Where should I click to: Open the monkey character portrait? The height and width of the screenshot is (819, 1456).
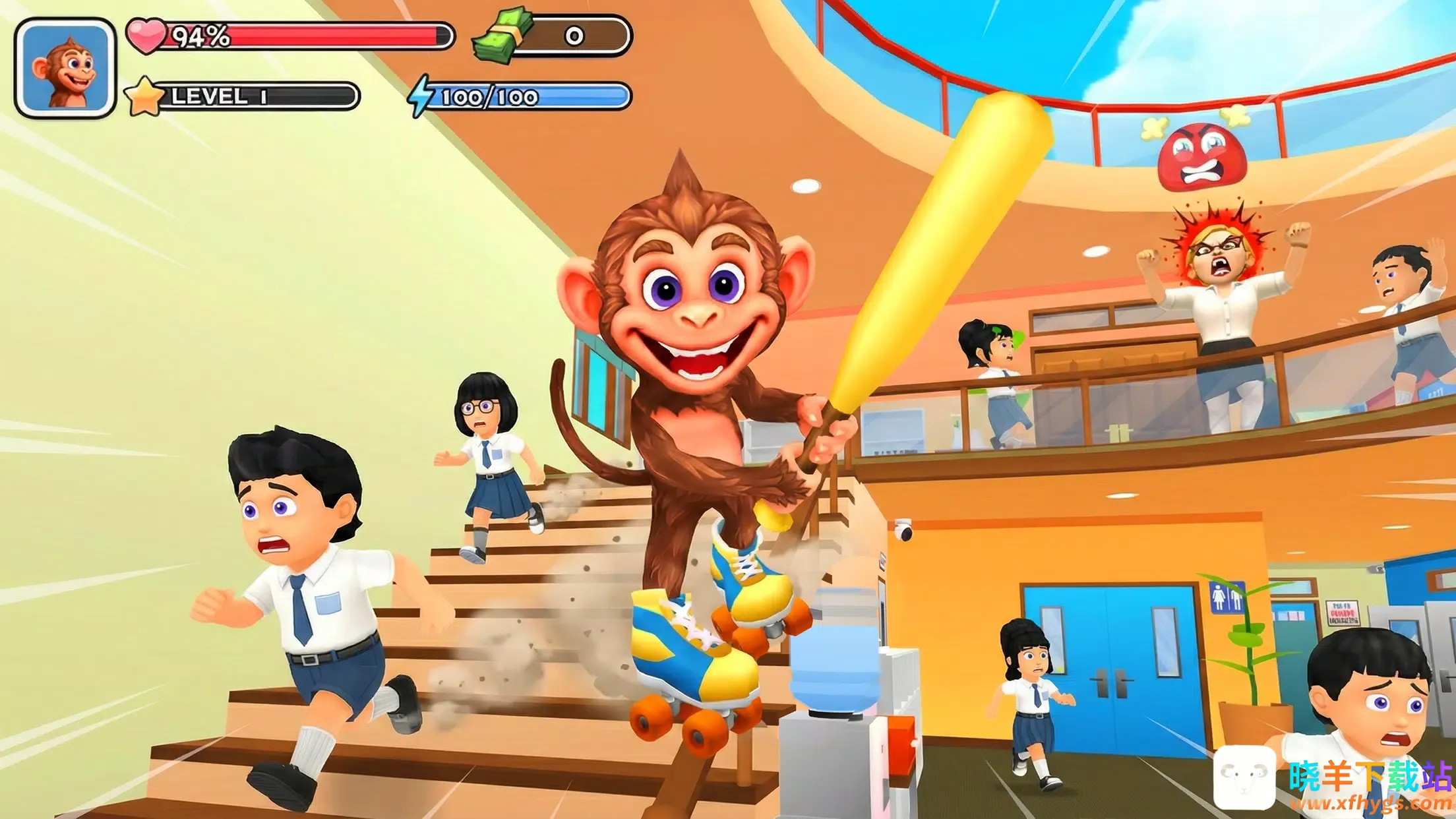tap(65, 69)
